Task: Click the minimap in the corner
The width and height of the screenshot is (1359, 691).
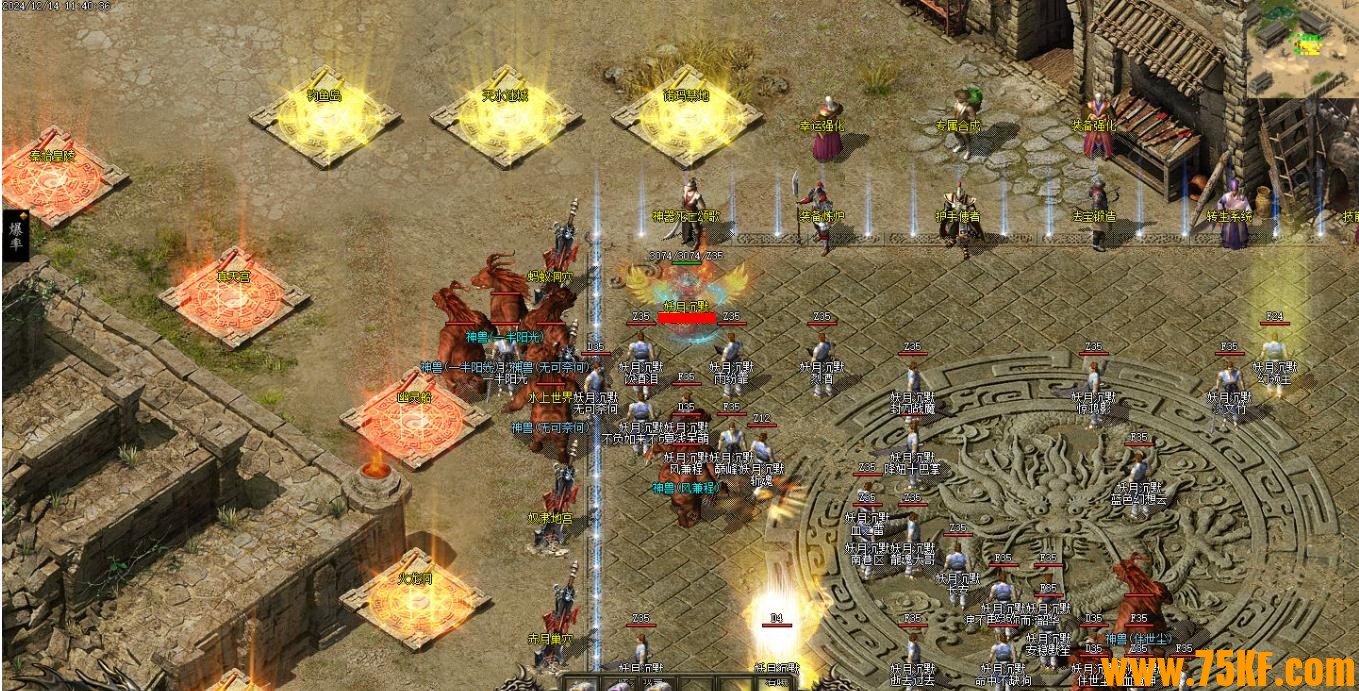Action: click(1302, 48)
